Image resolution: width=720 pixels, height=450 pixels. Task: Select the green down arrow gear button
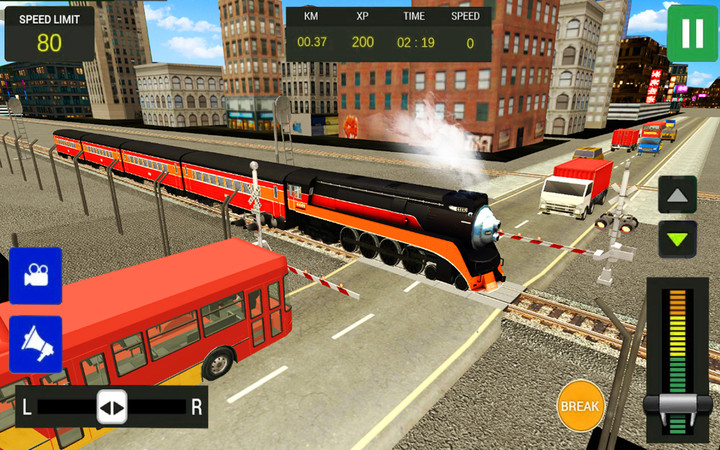point(677,239)
